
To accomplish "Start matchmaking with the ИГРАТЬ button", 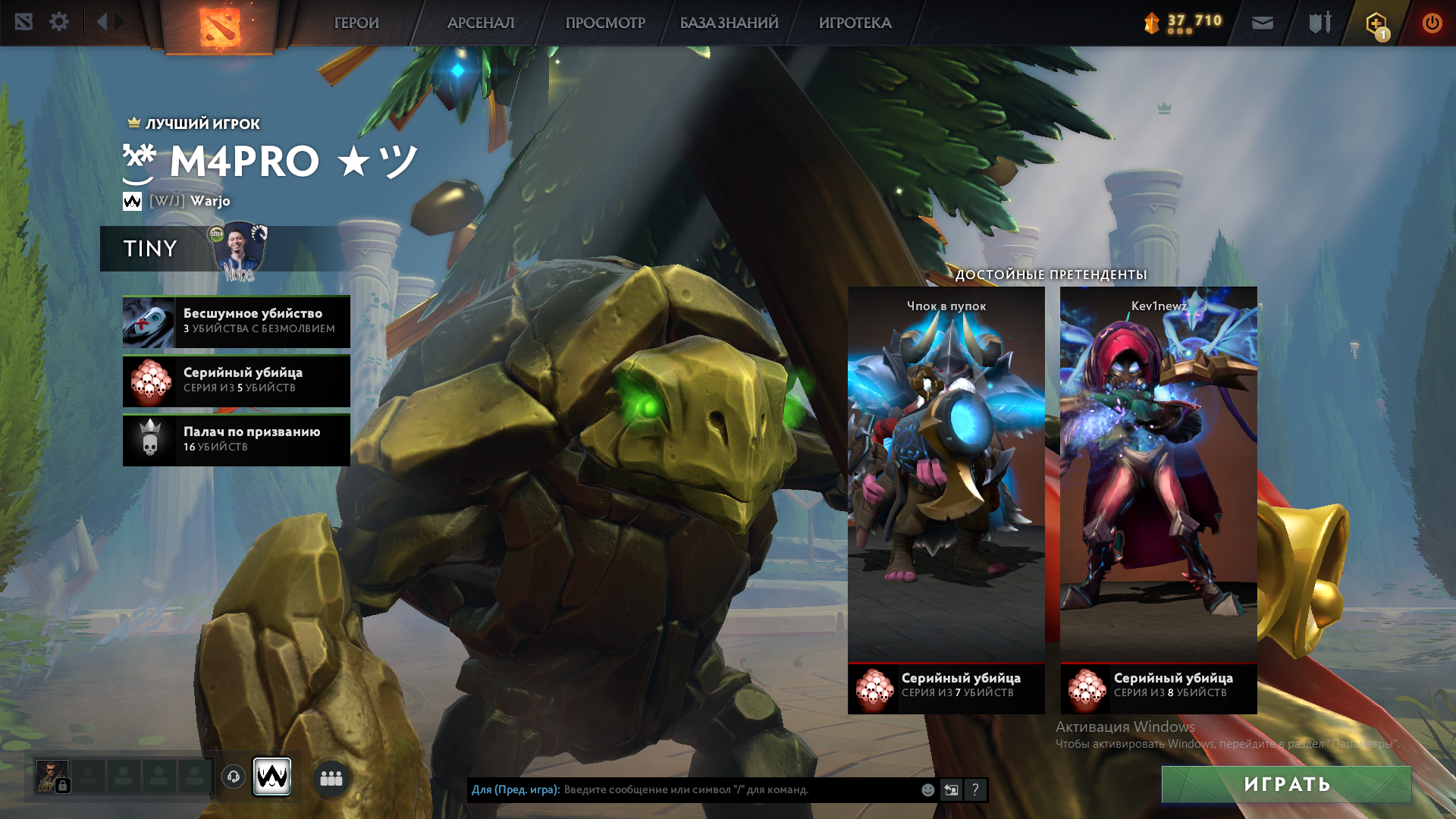I will click(1286, 784).
